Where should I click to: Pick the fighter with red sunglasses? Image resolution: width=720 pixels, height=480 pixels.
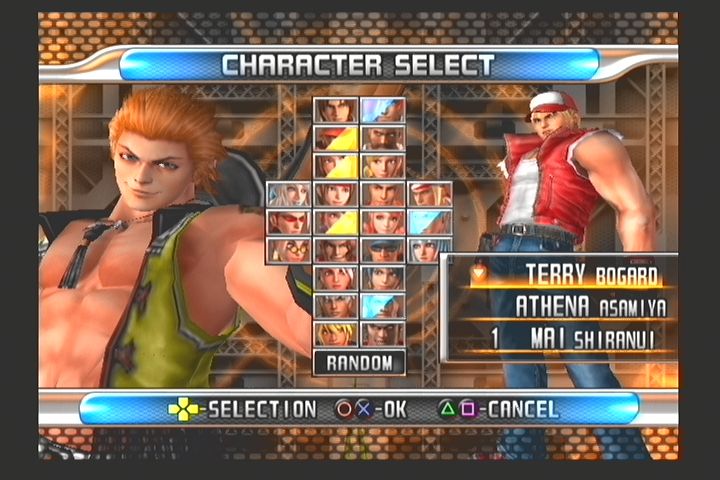pyautogui.click(x=288, y=222)
